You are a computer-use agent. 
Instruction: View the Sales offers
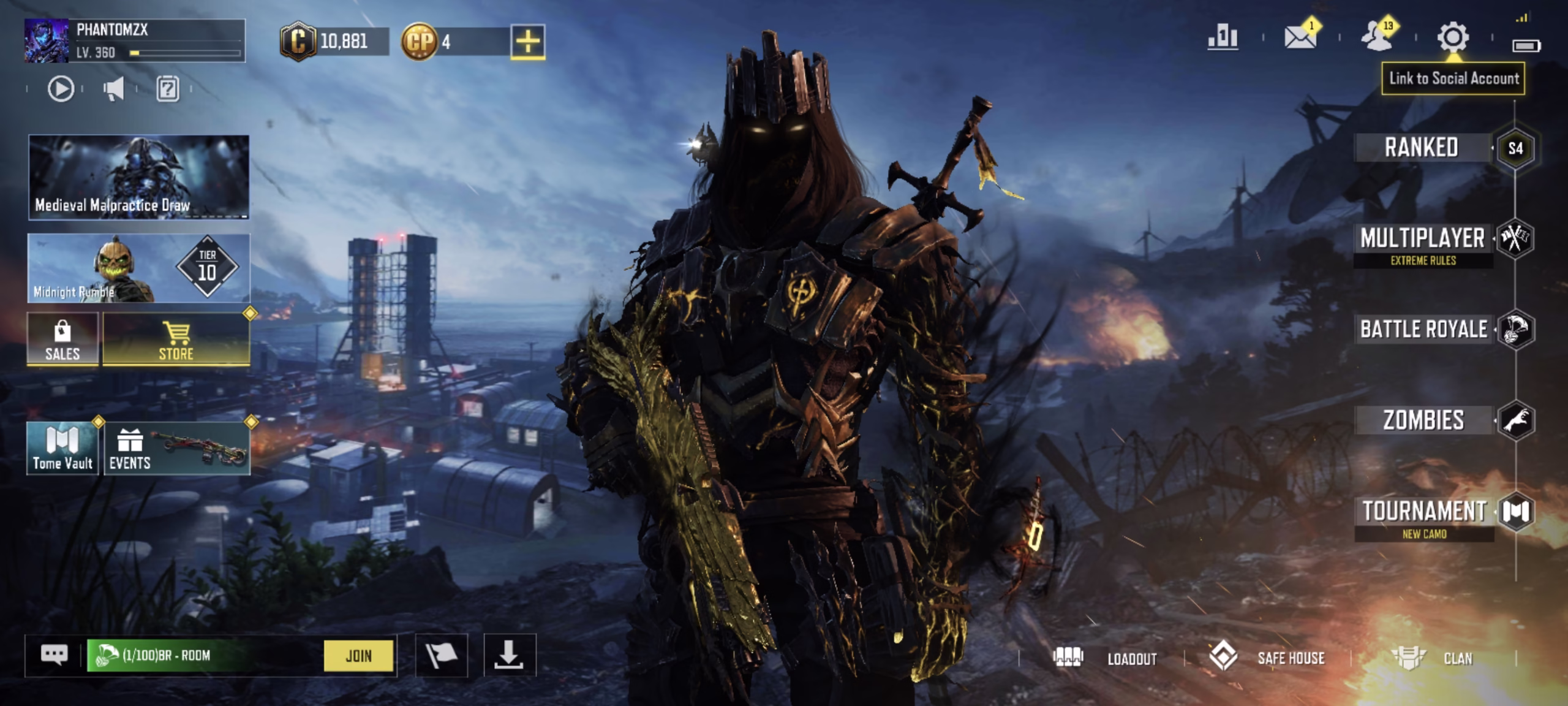tap(62, 340)
